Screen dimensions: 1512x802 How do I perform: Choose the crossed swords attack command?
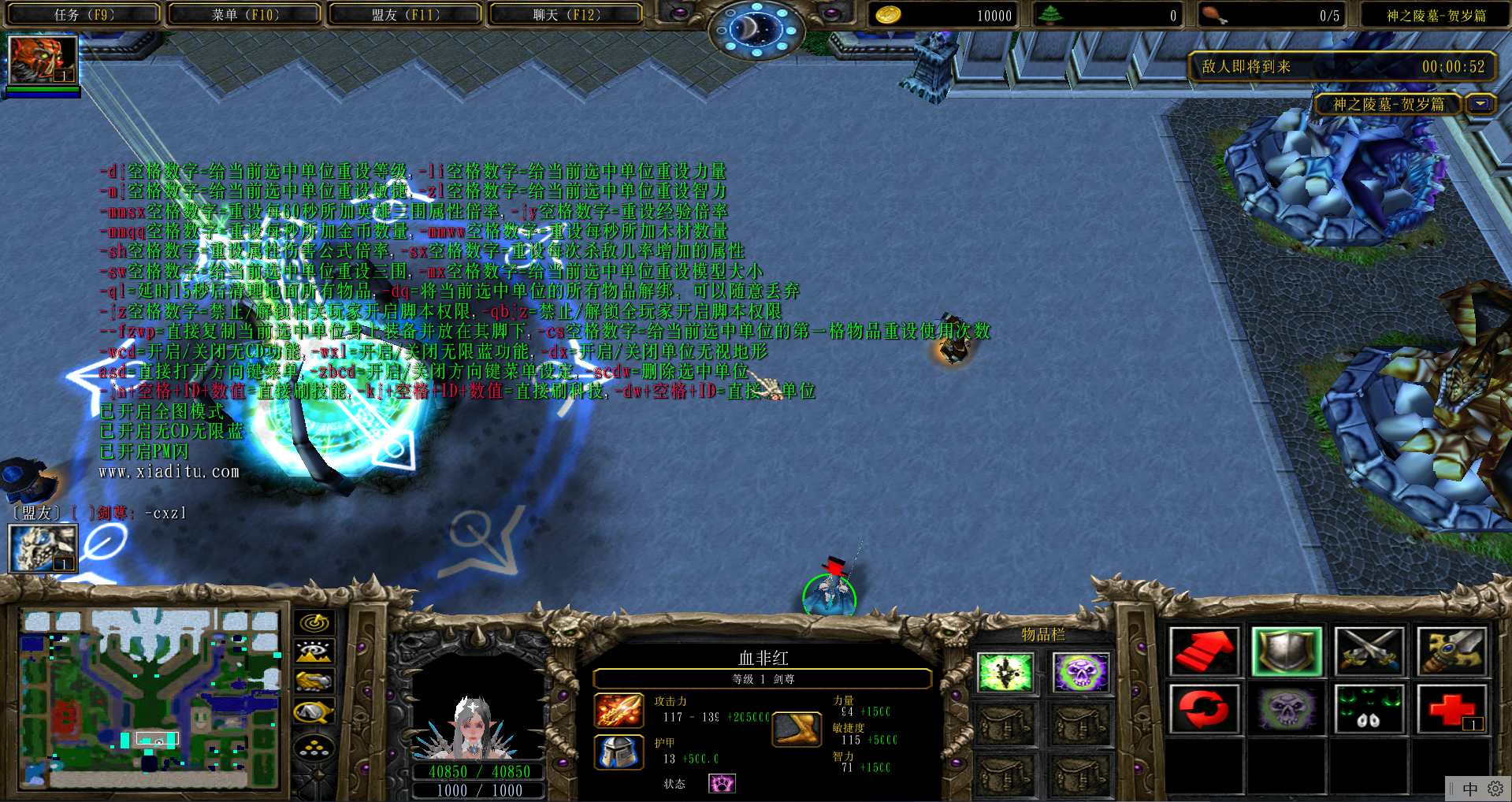click(1369, 652)
